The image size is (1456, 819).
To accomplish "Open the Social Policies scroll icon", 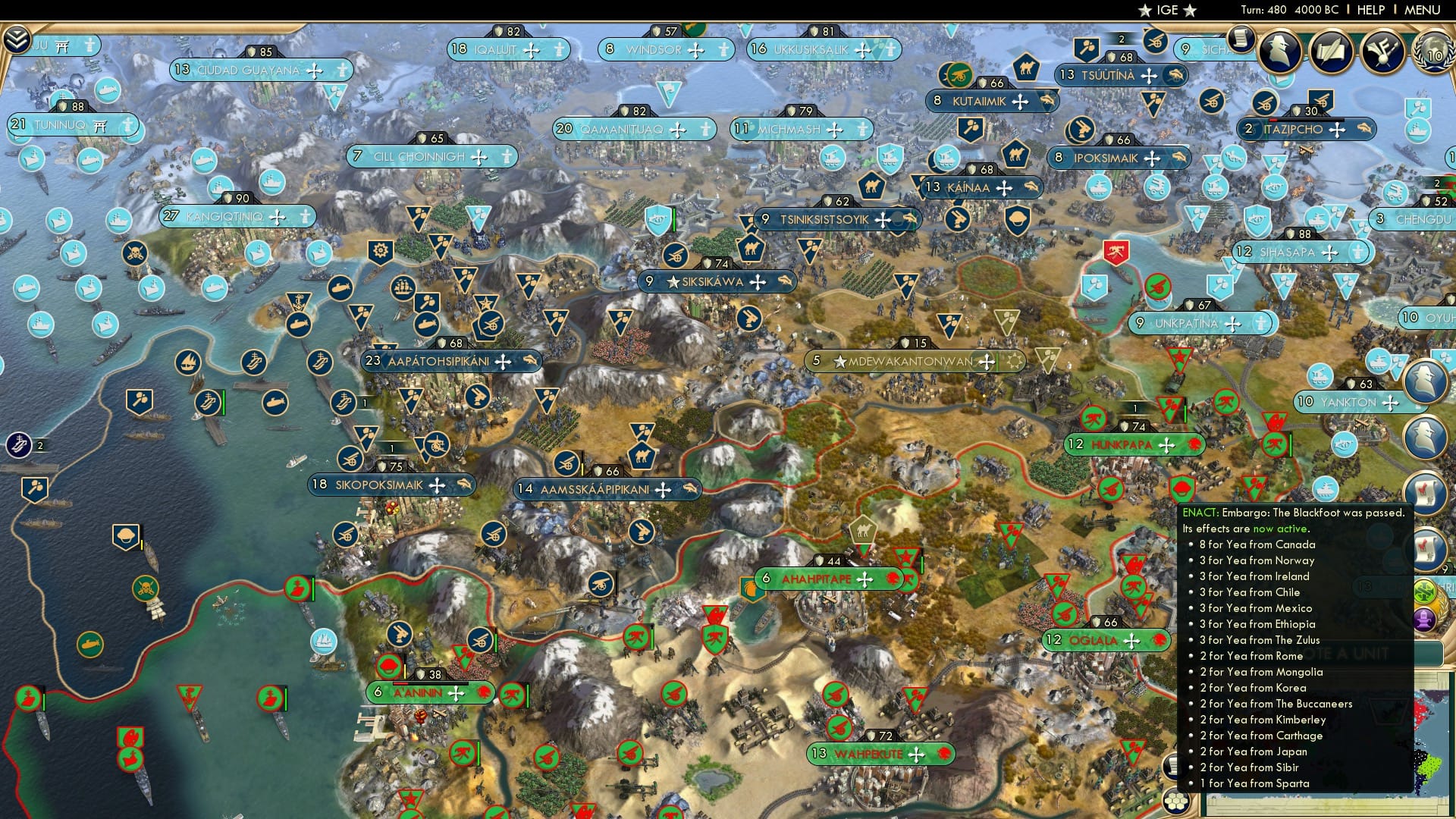I will coord(1332,52).
